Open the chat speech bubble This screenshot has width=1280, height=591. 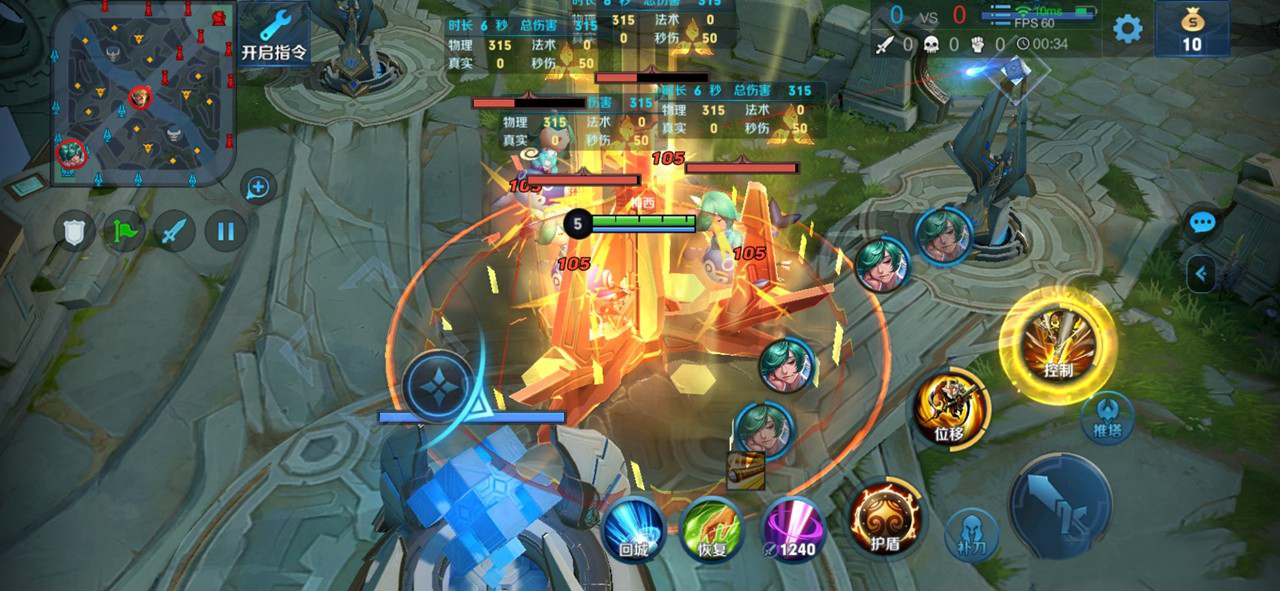[1202, 222]
